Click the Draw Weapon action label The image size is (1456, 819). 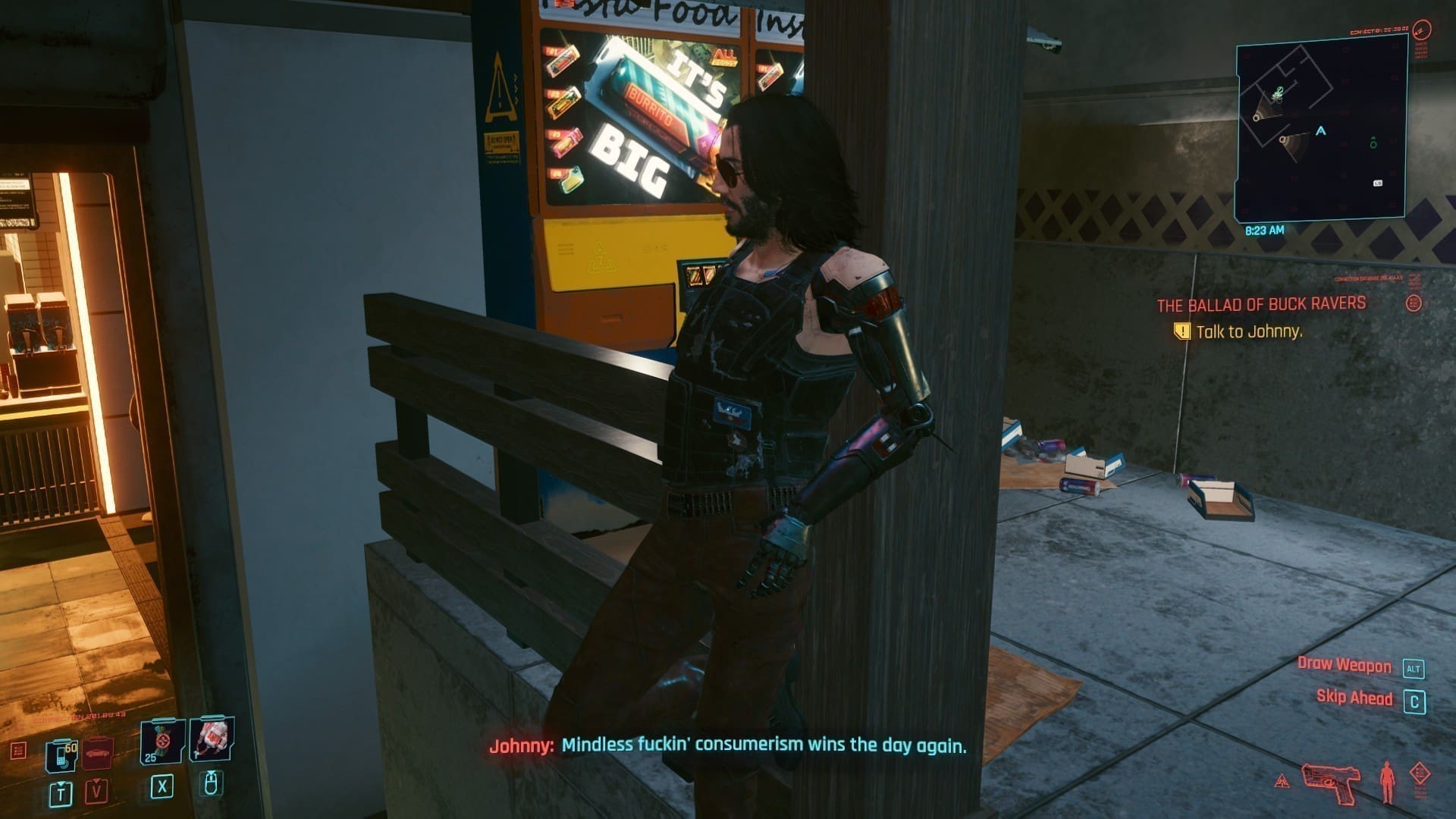tap(1344, 665)
